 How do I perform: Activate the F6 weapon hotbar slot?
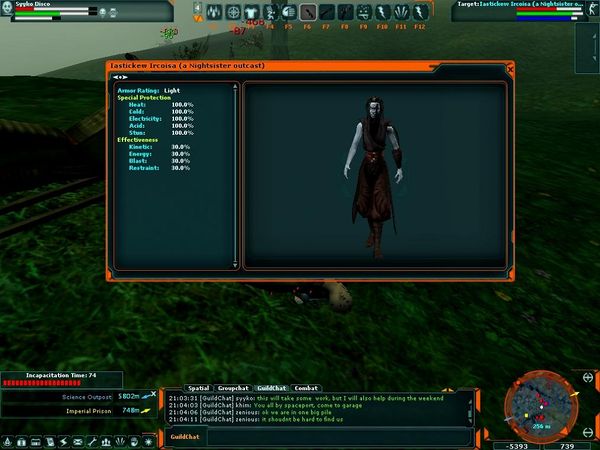307,12
